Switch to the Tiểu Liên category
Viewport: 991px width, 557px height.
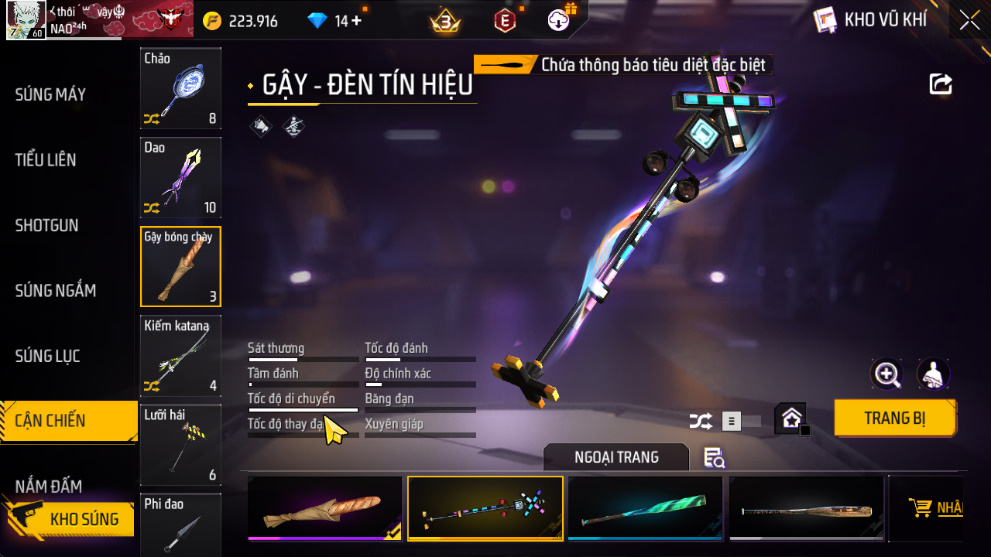(46, 160)
